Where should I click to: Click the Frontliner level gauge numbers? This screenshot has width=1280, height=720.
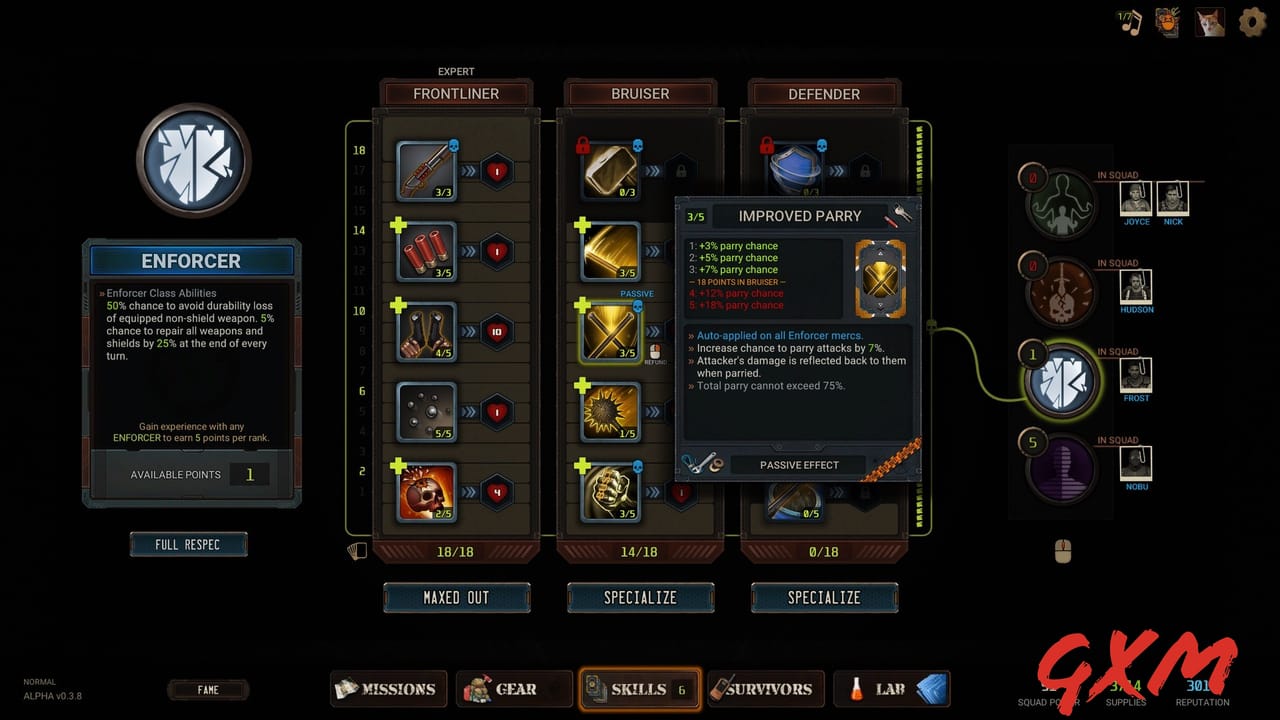[357, 330]
